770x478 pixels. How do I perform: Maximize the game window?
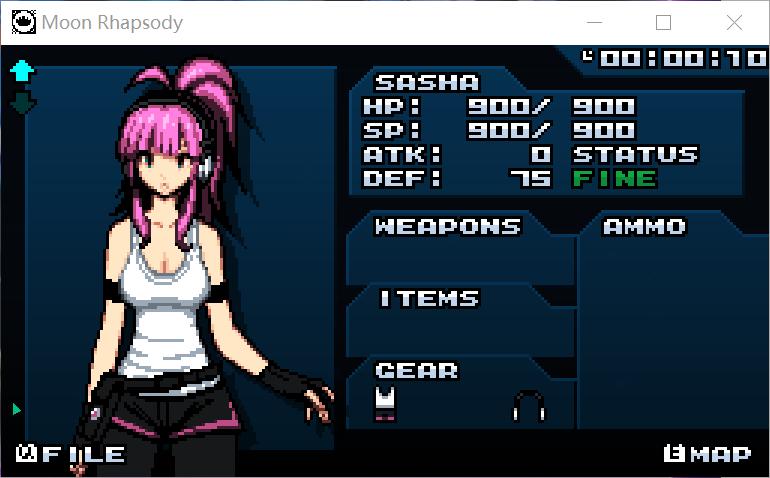pyautogui.click(x=663, y=22)
